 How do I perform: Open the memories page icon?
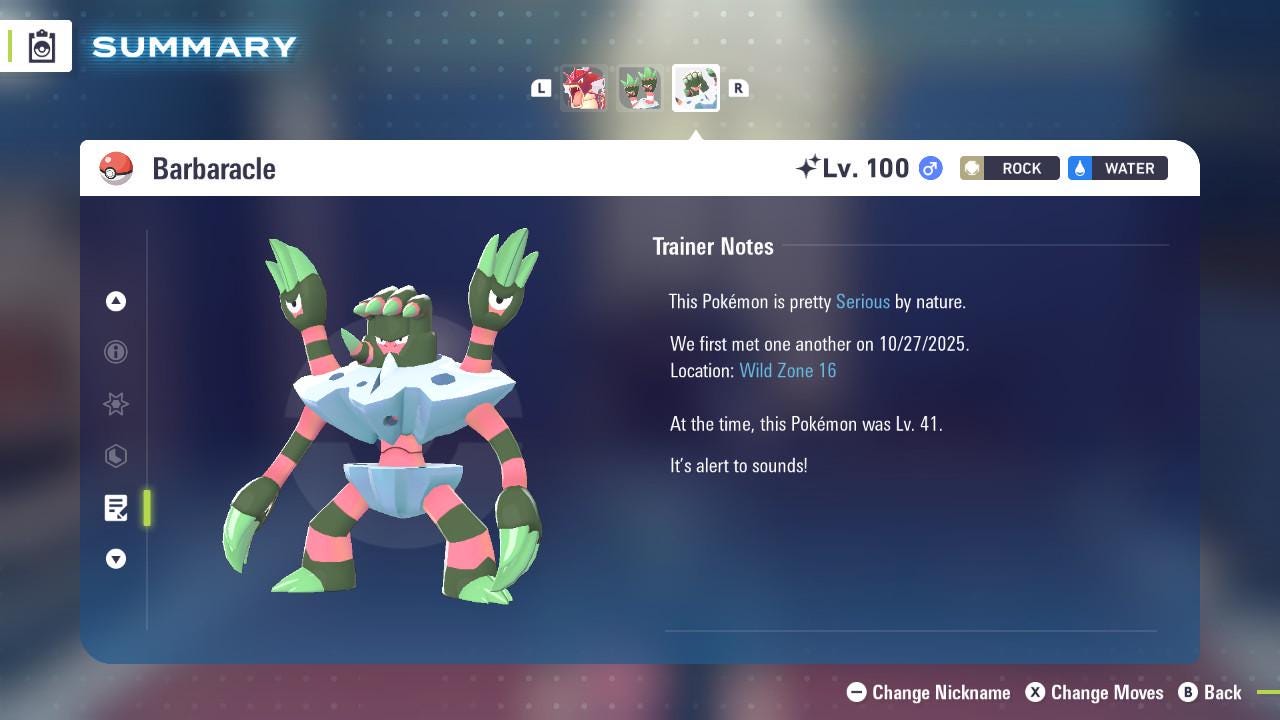coord(116,456)
